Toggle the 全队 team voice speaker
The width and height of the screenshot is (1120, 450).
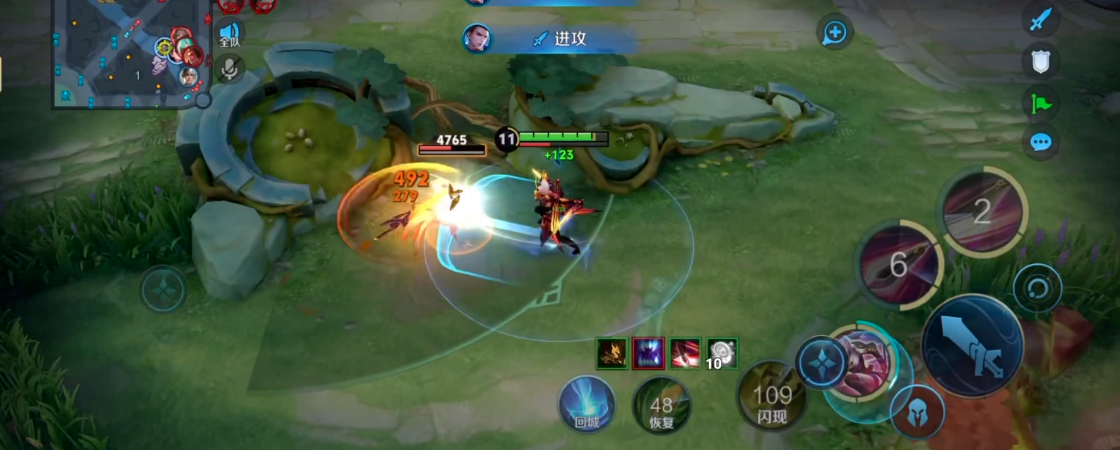229,36
